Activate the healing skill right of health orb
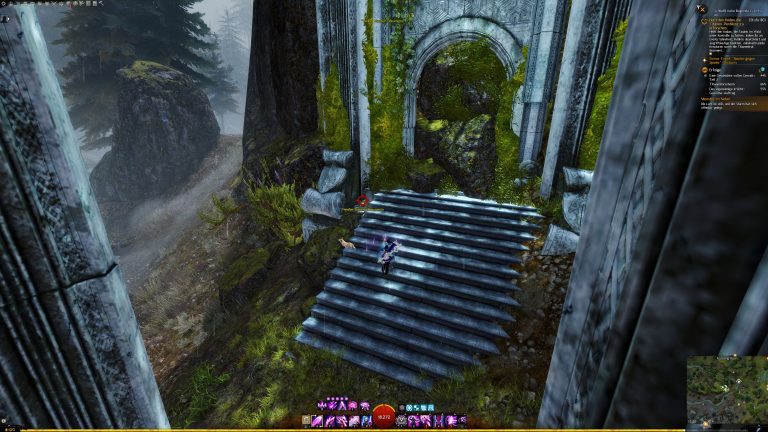768x432 pixels. click(402, 421)
